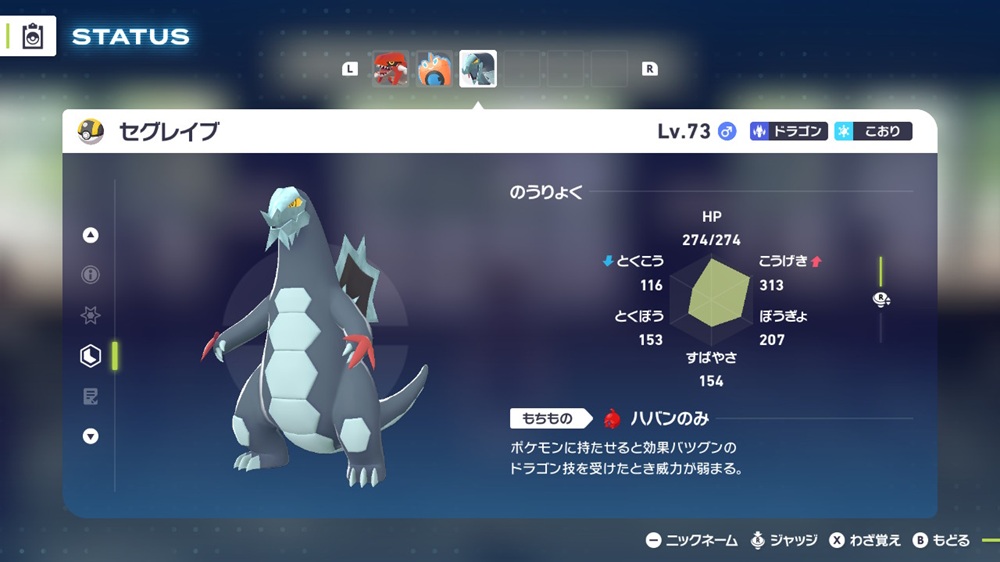The height and width of the screenshot is (562, 1000).
Task: Open the ニックネーム nickname option
Action: tap(692, 540)
